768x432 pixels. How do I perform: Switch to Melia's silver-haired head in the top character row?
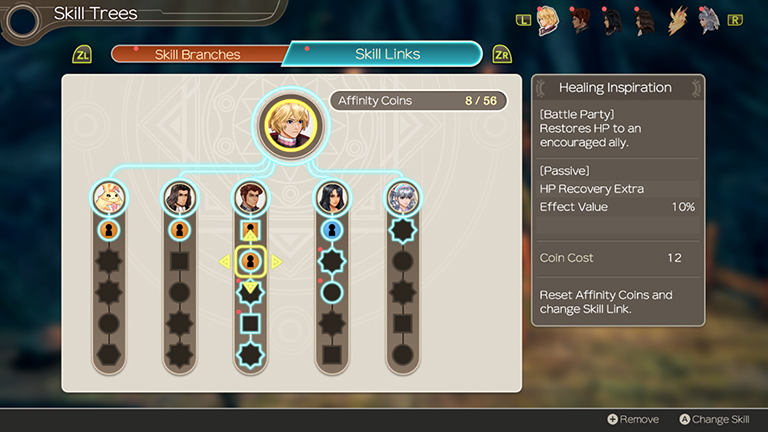coord(708,21)
